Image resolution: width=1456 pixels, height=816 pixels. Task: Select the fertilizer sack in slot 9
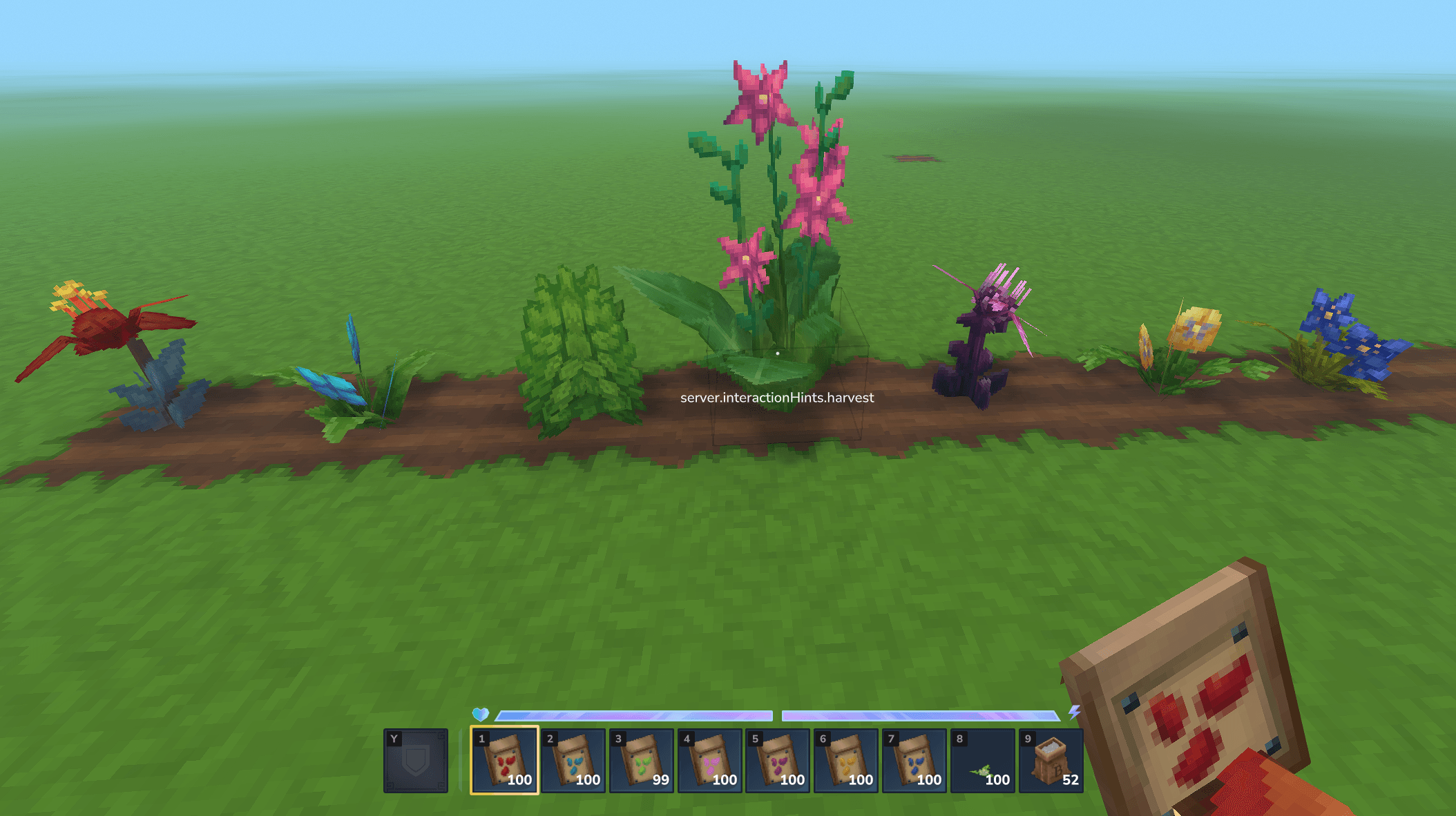point(1051,760)
